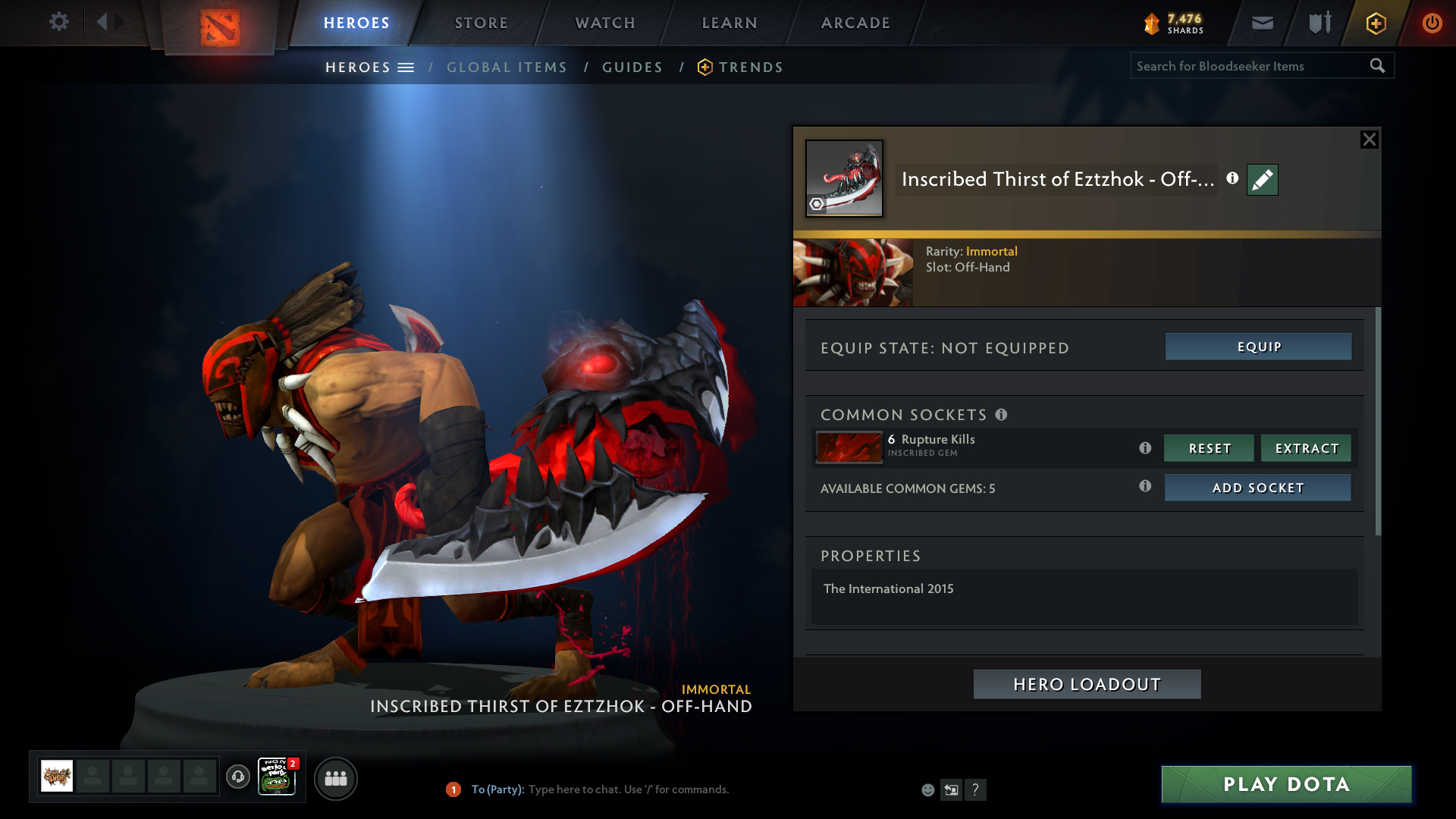
Task: Open the Learn tab
Action: pos(730,23)
